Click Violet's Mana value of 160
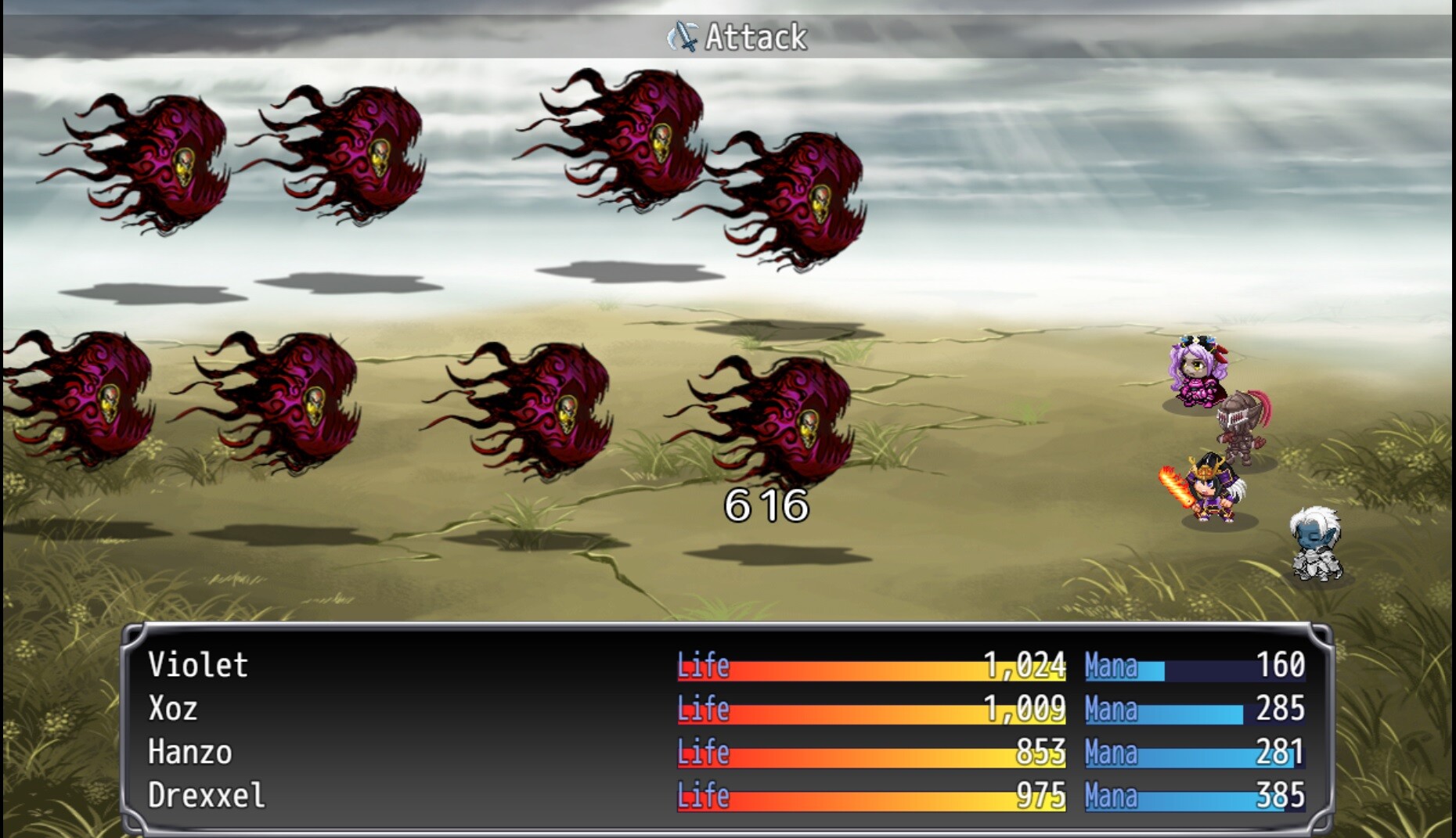Screen dimensions: 1456x838 (x=1281, y=667)
